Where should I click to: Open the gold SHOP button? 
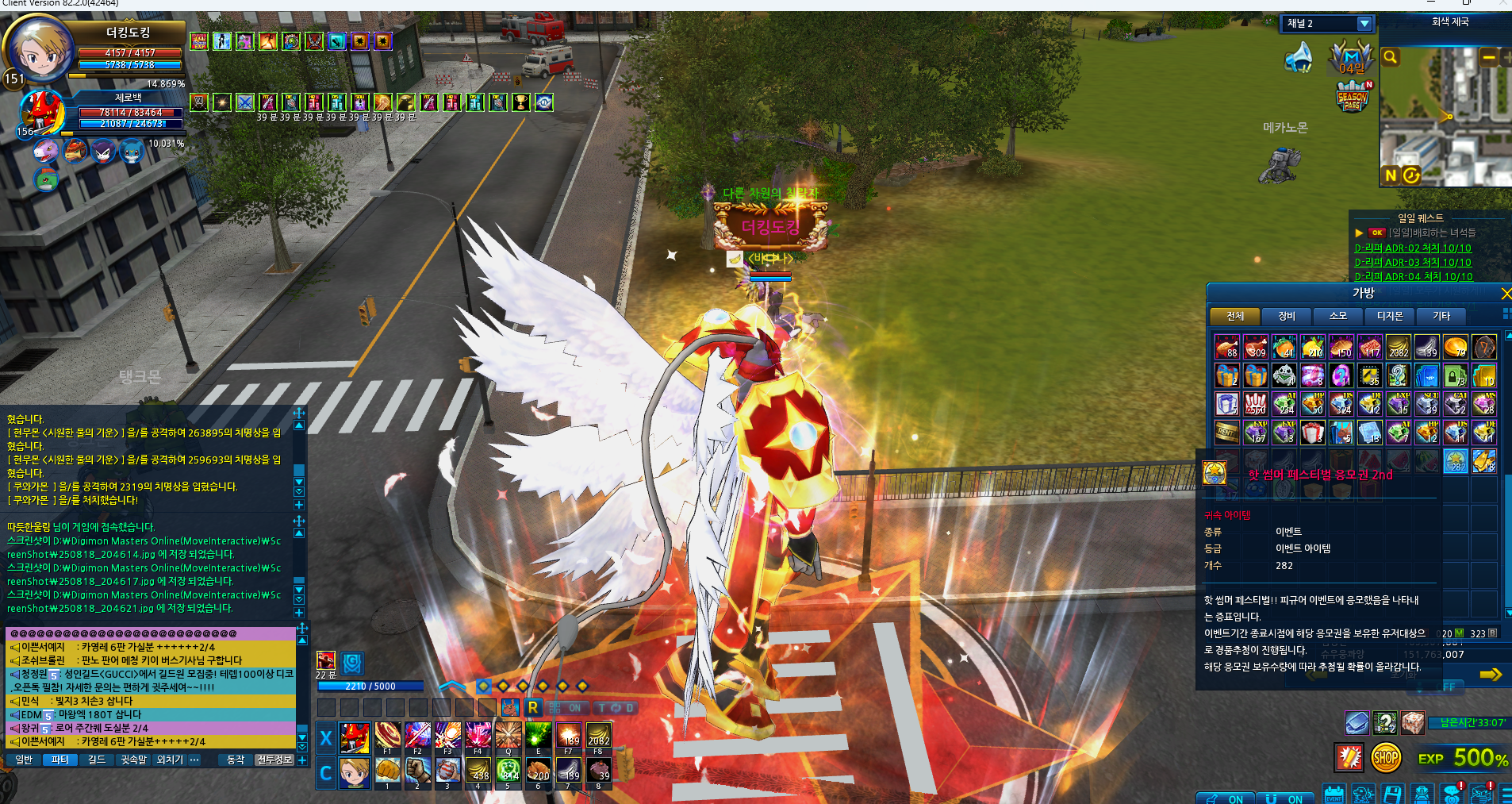[x=1385, y=758]
